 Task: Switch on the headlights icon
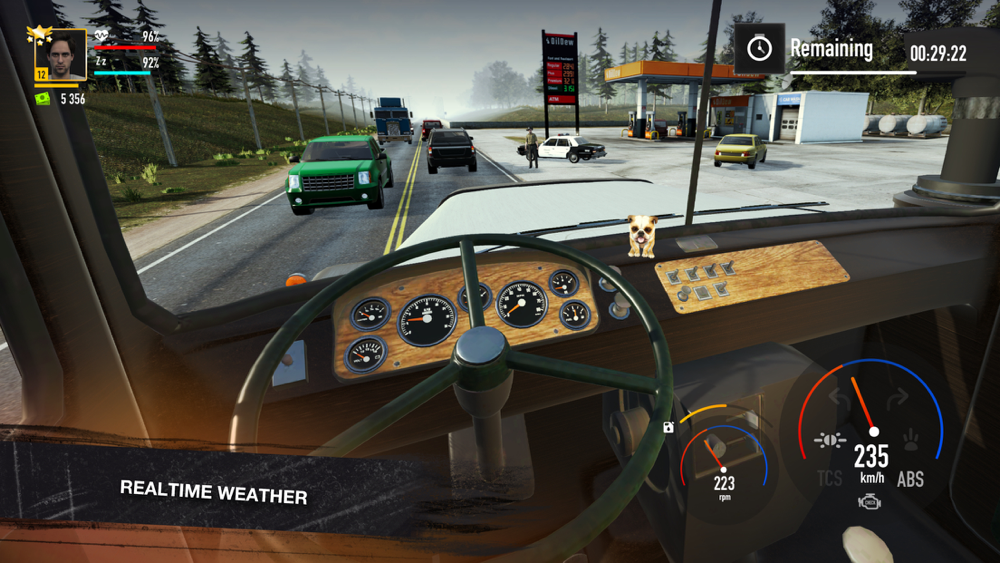click(830, 440)
